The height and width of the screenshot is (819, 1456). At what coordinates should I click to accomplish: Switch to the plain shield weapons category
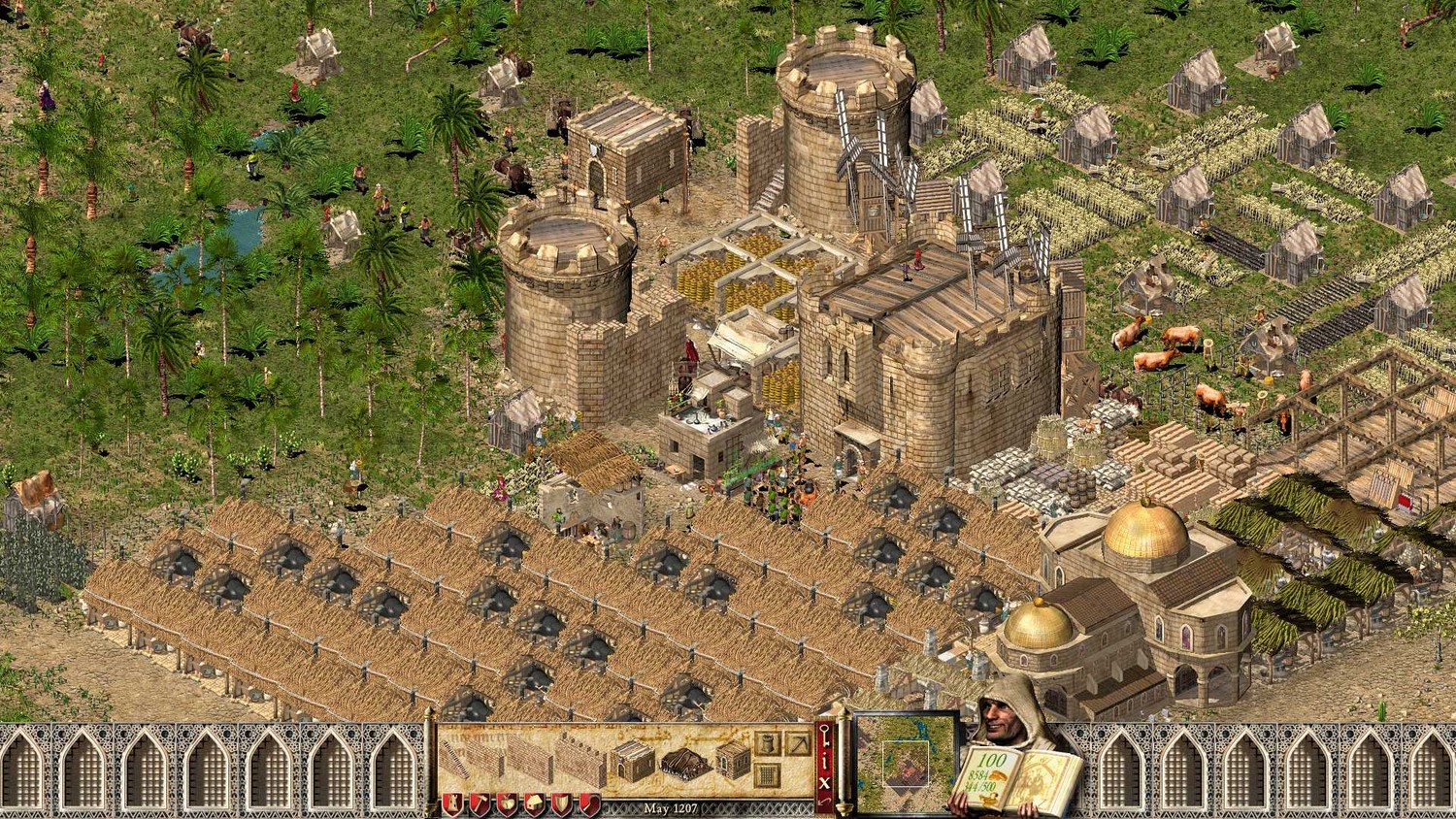click(x=562, y=804)
